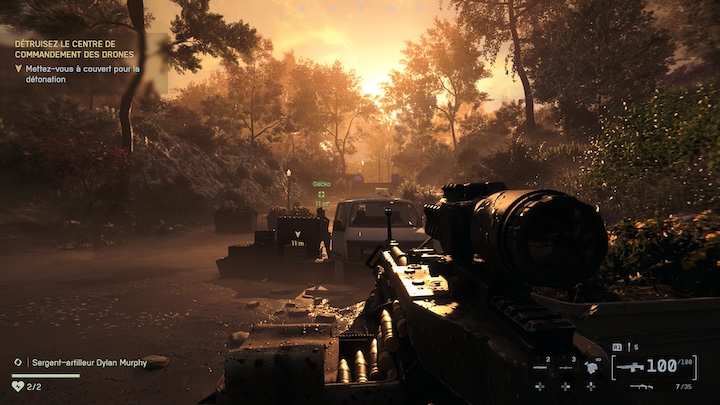Click the heart revive icon

[x=18, y=385]
